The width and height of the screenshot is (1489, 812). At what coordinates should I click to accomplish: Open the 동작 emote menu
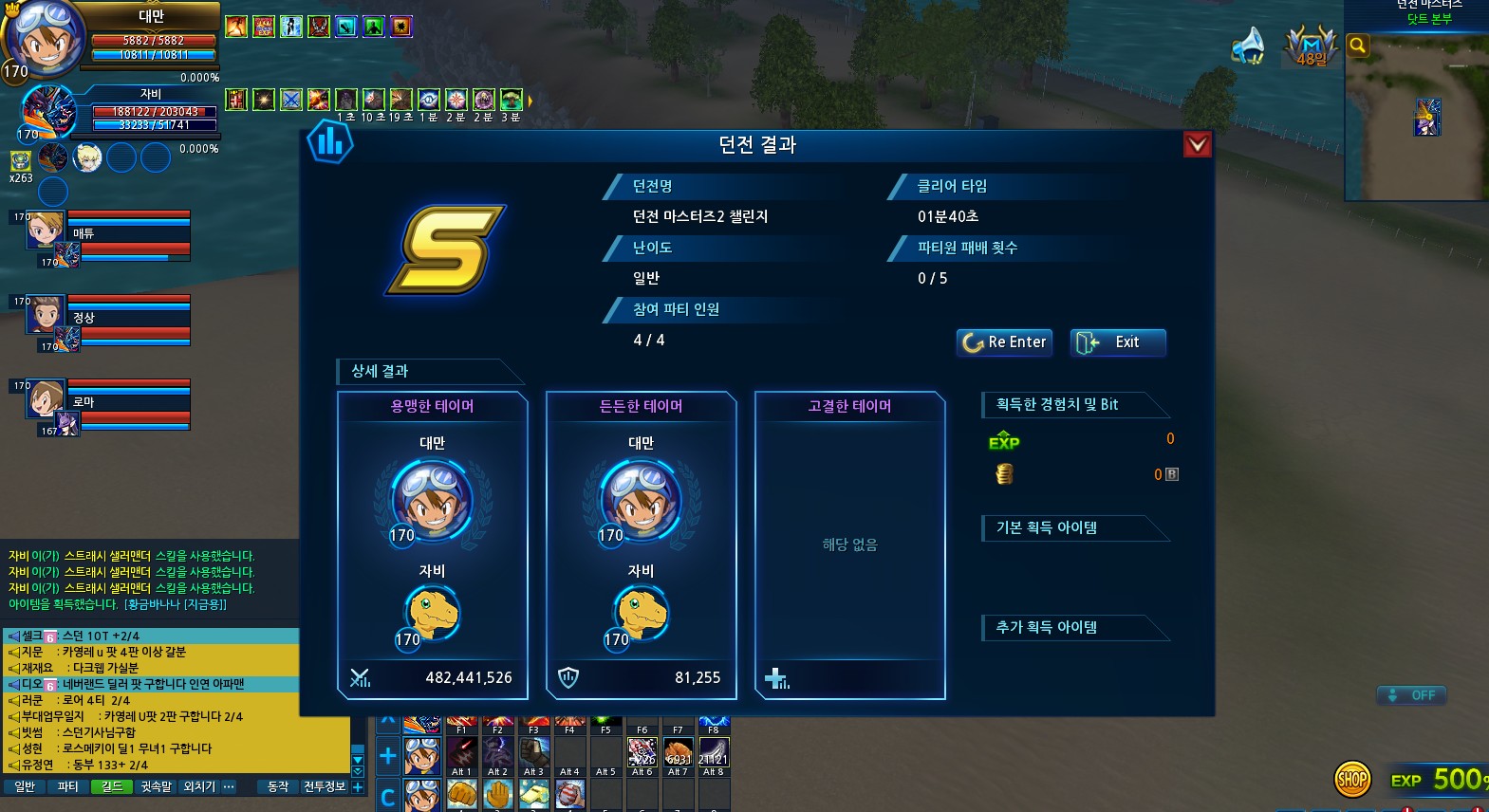(277, 786)
